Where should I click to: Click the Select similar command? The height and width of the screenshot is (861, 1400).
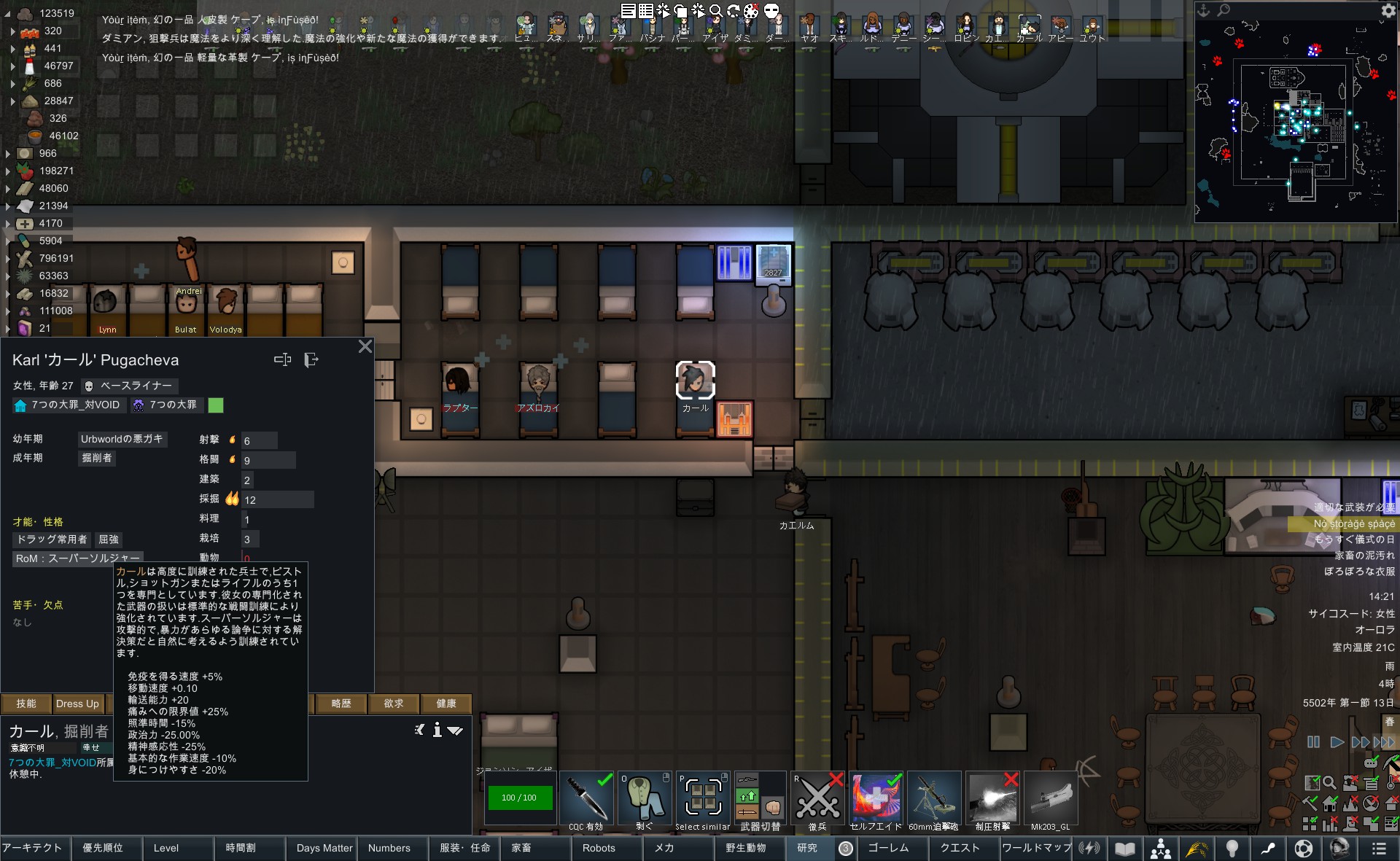tap(702, 800)
